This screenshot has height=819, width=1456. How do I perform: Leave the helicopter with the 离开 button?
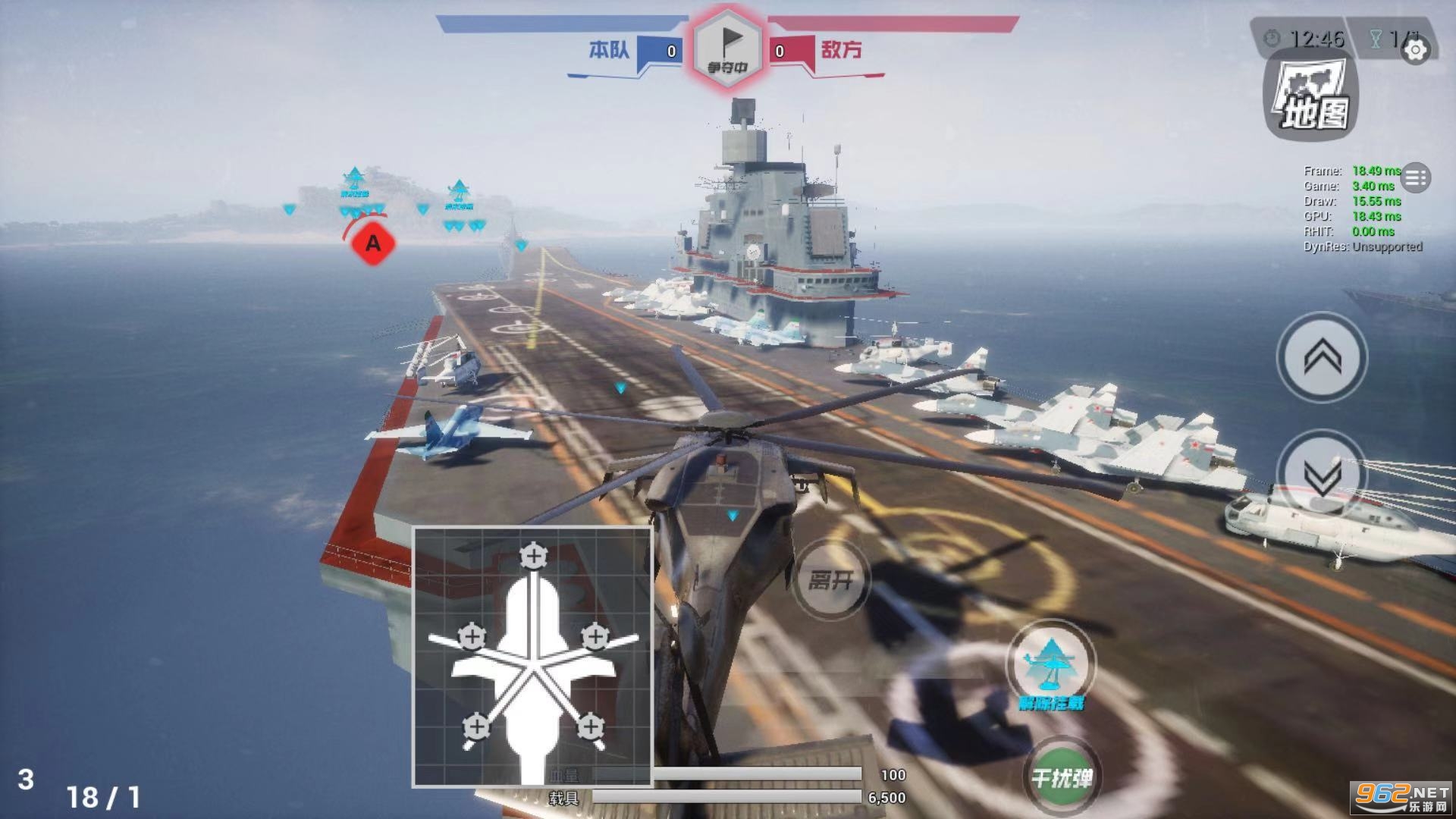coord(831,580)
